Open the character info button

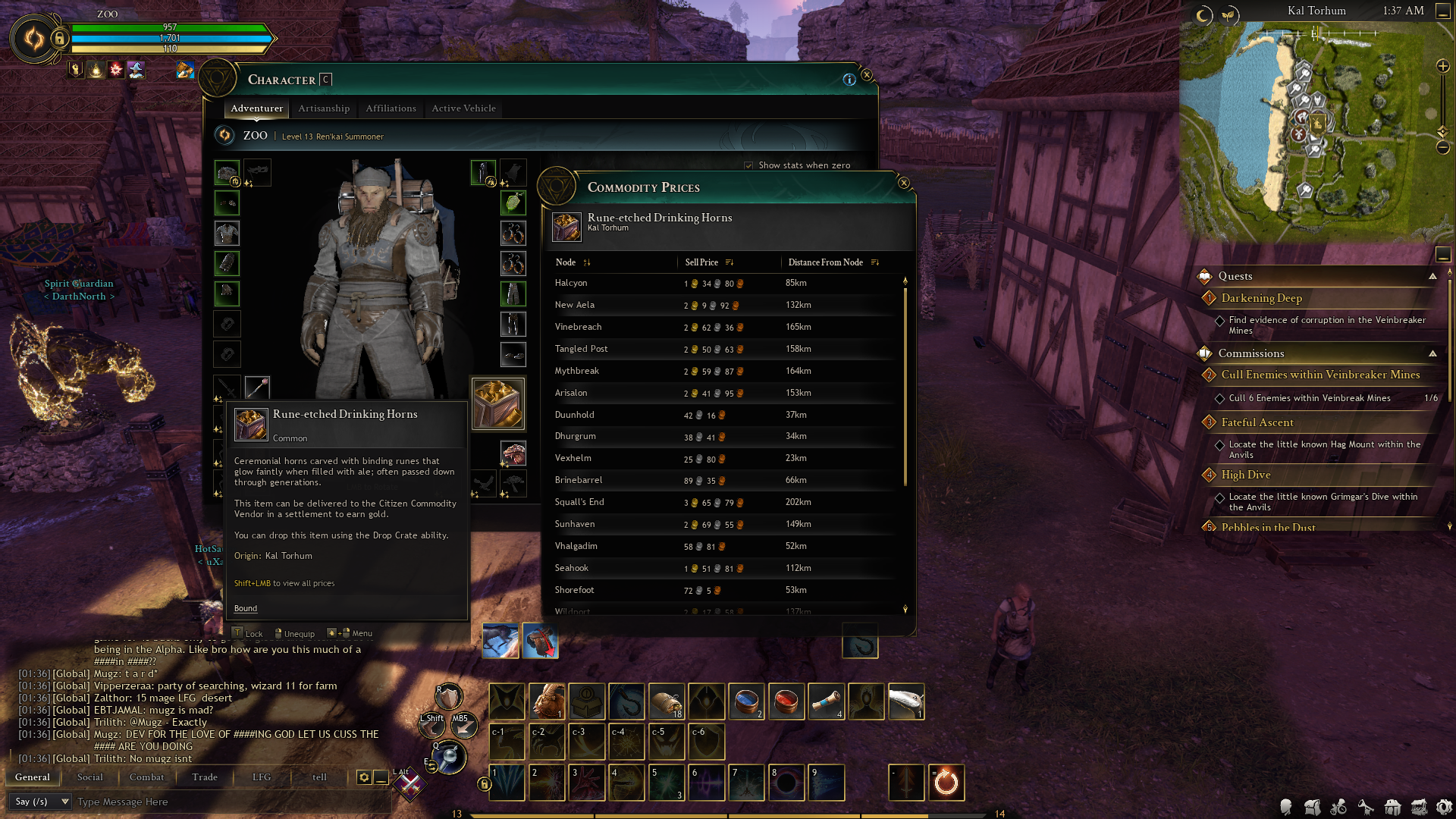coord(849,80)
